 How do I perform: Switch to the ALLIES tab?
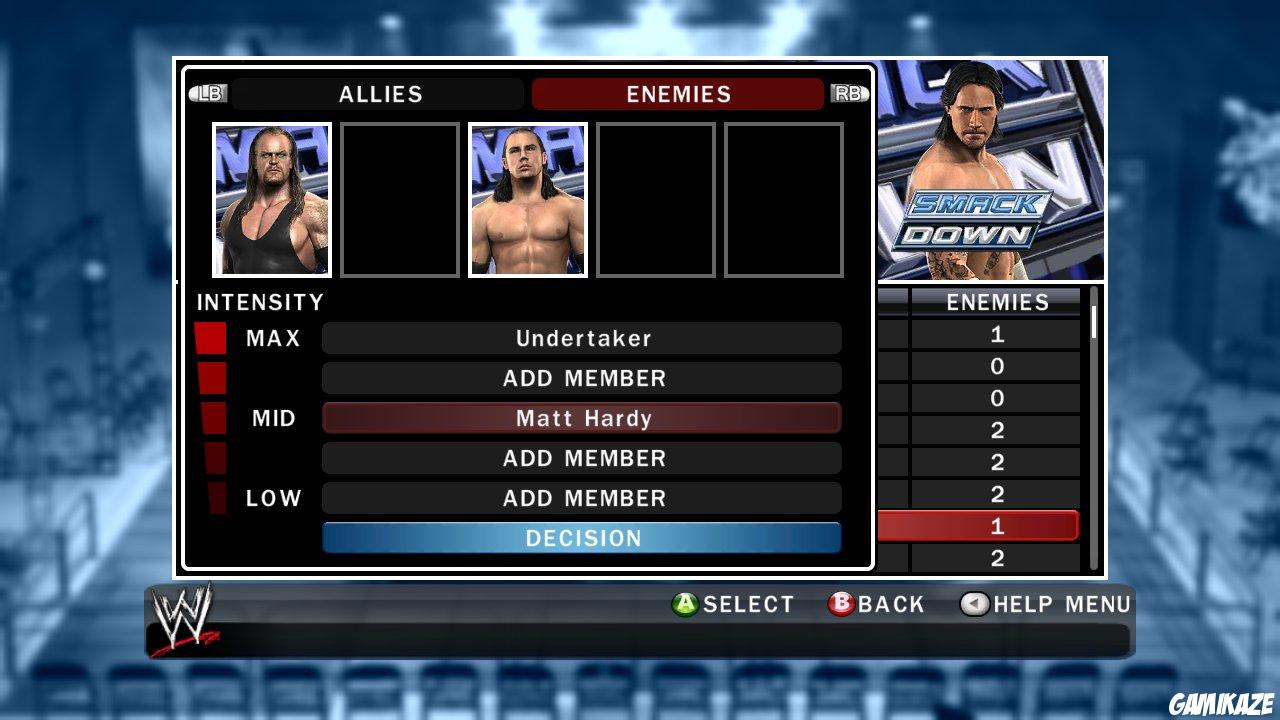tap(378, 94)
